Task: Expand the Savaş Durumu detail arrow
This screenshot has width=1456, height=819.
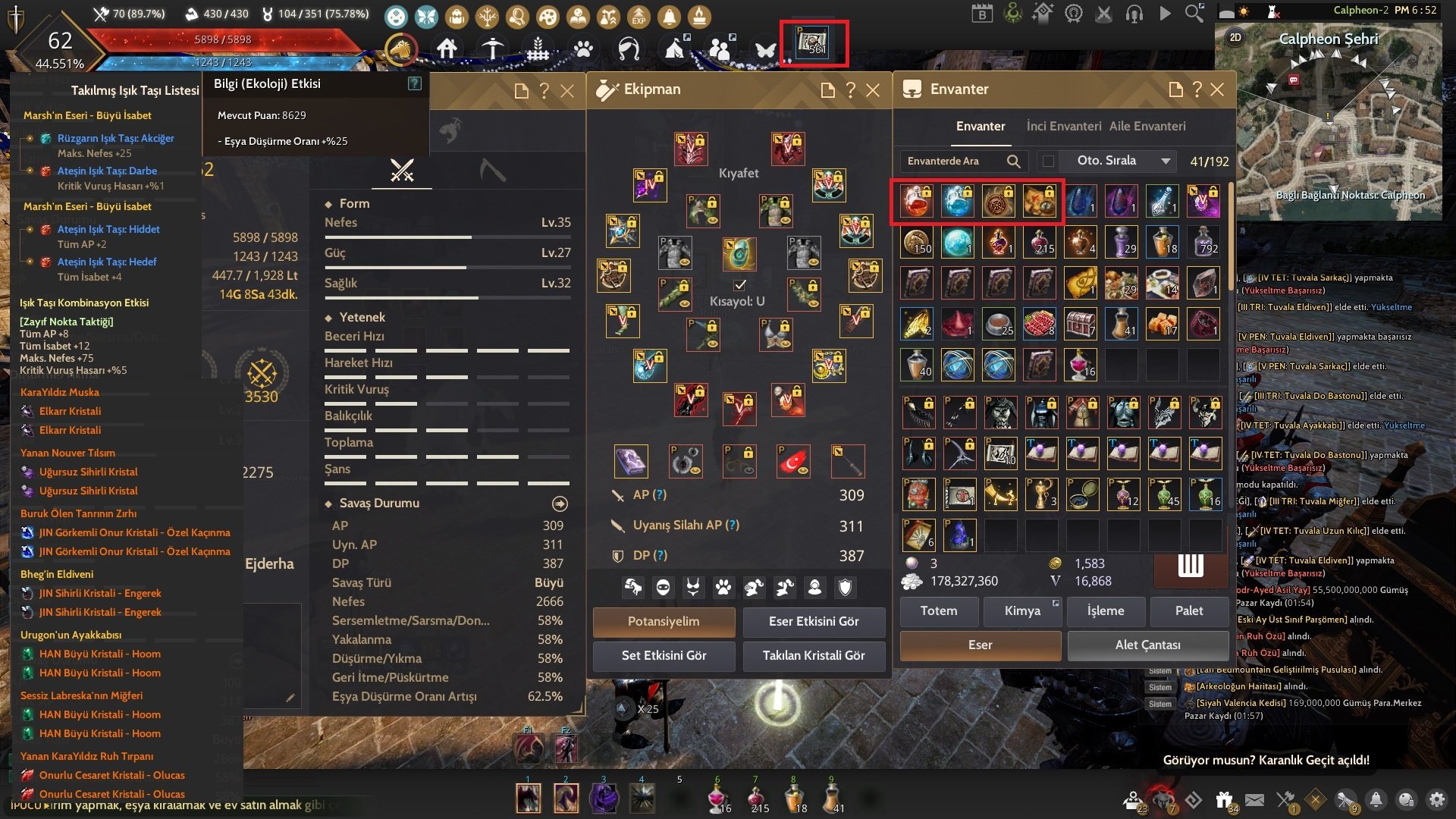Action: tap(560, 503)
